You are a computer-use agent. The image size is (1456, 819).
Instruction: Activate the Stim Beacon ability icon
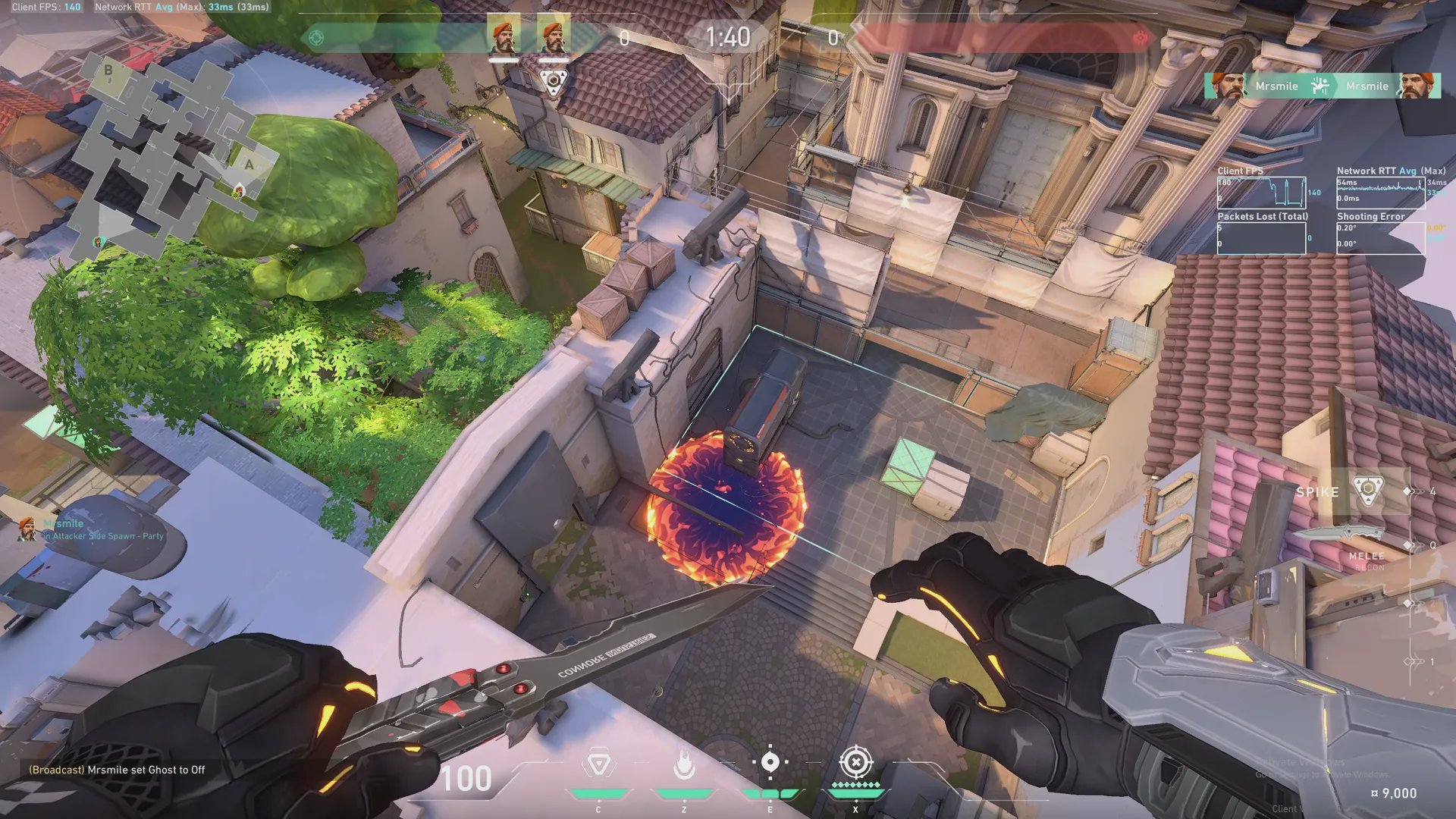[598, 764]
